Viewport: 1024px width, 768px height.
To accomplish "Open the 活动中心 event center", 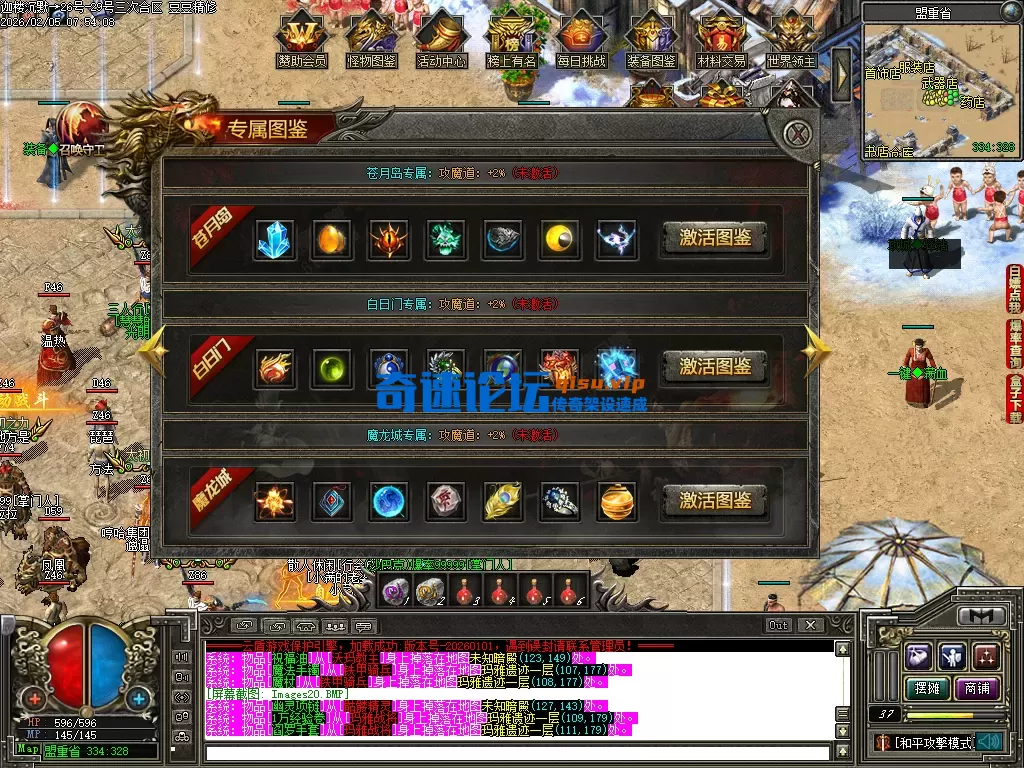I will 441,40.
